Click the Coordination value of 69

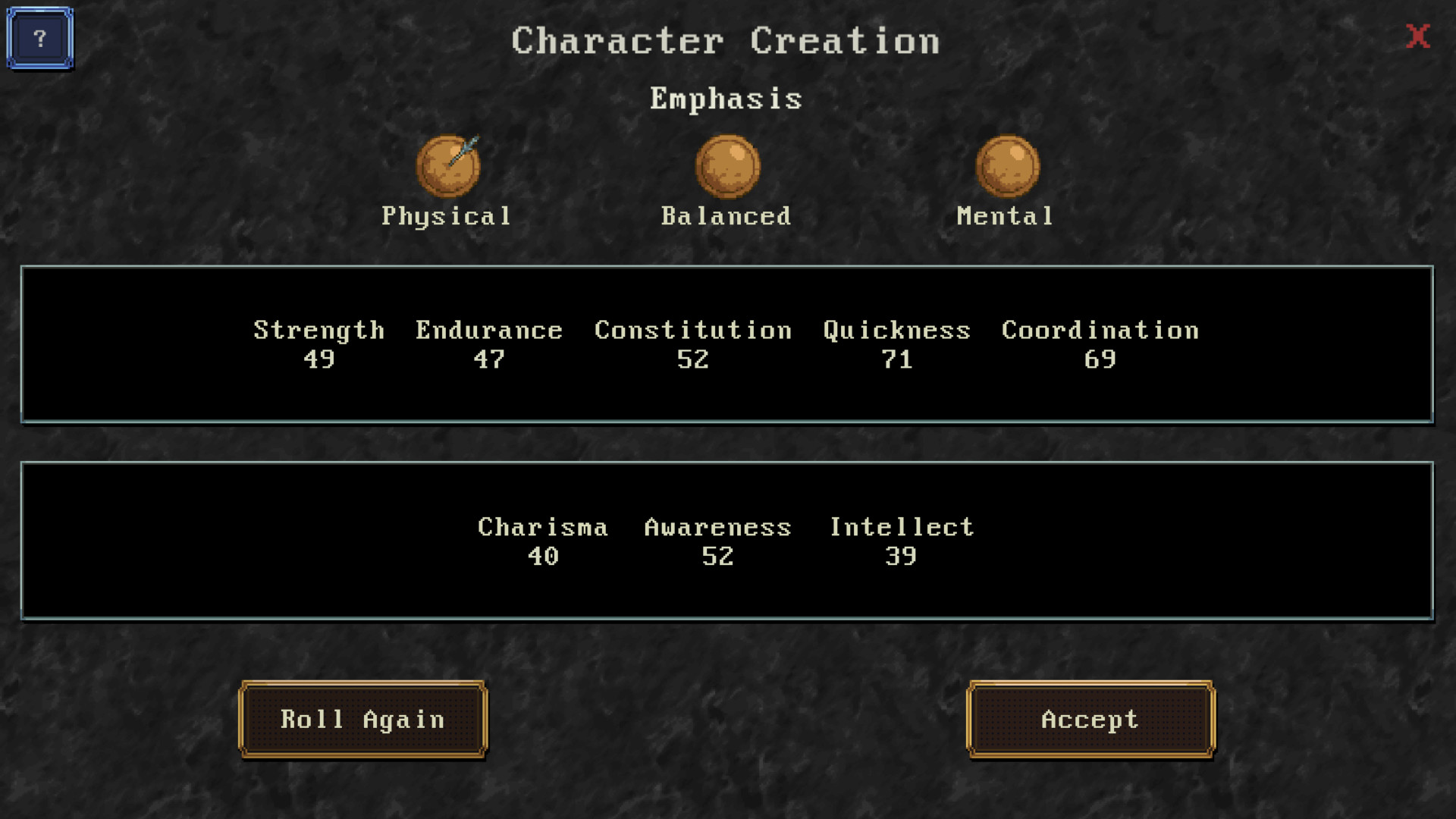point(1101,360)
